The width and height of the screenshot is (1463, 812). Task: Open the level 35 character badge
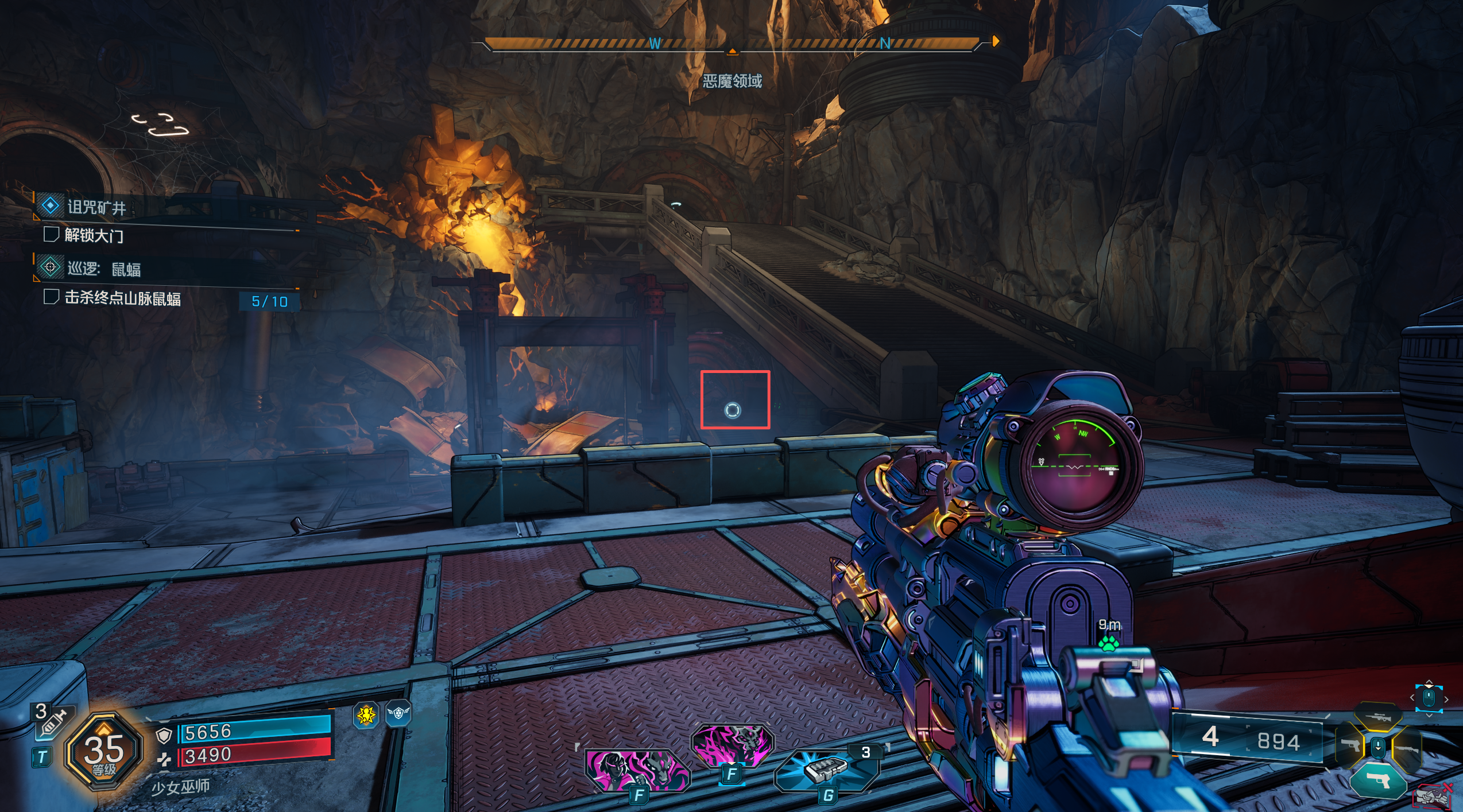(104, 751)
